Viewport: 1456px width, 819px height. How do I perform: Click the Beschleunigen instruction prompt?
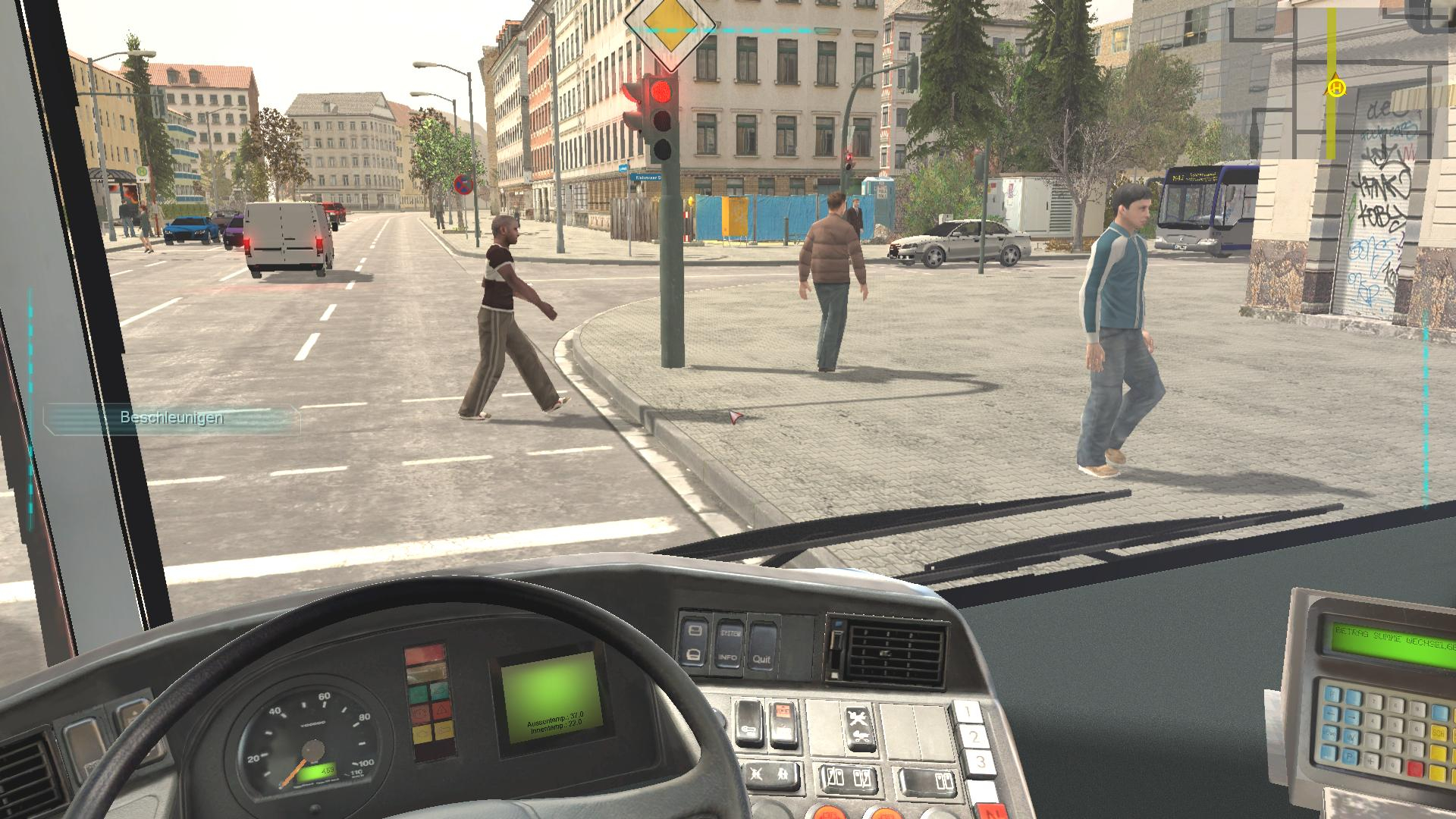click(171, 417)
